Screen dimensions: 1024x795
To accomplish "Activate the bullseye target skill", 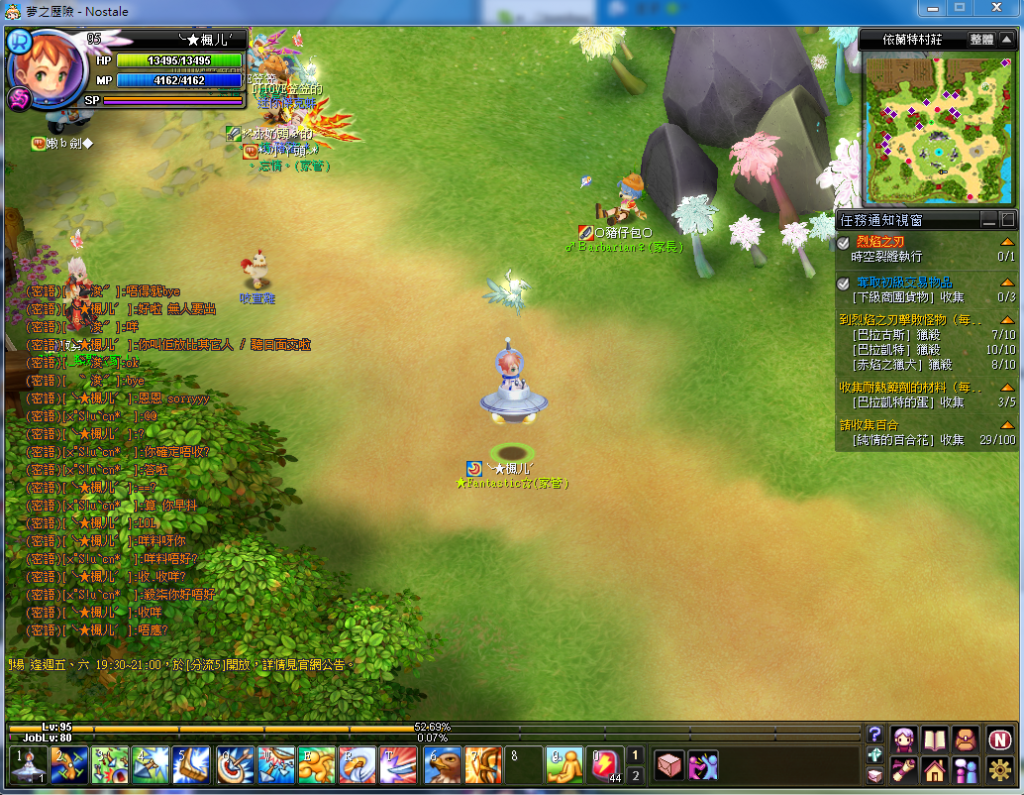I will 234,765.
